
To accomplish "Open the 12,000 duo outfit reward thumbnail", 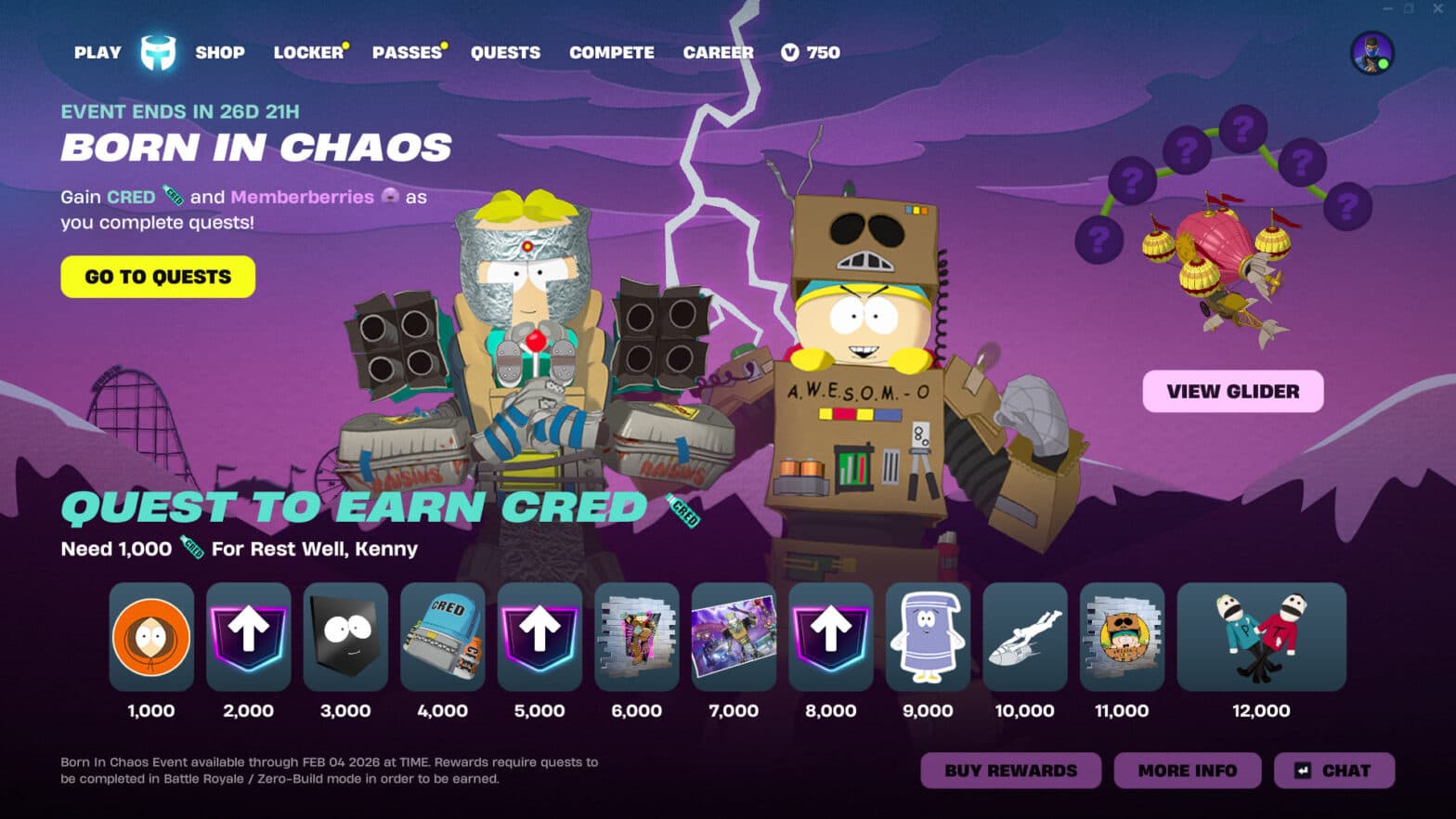I will click(1260, 638).
